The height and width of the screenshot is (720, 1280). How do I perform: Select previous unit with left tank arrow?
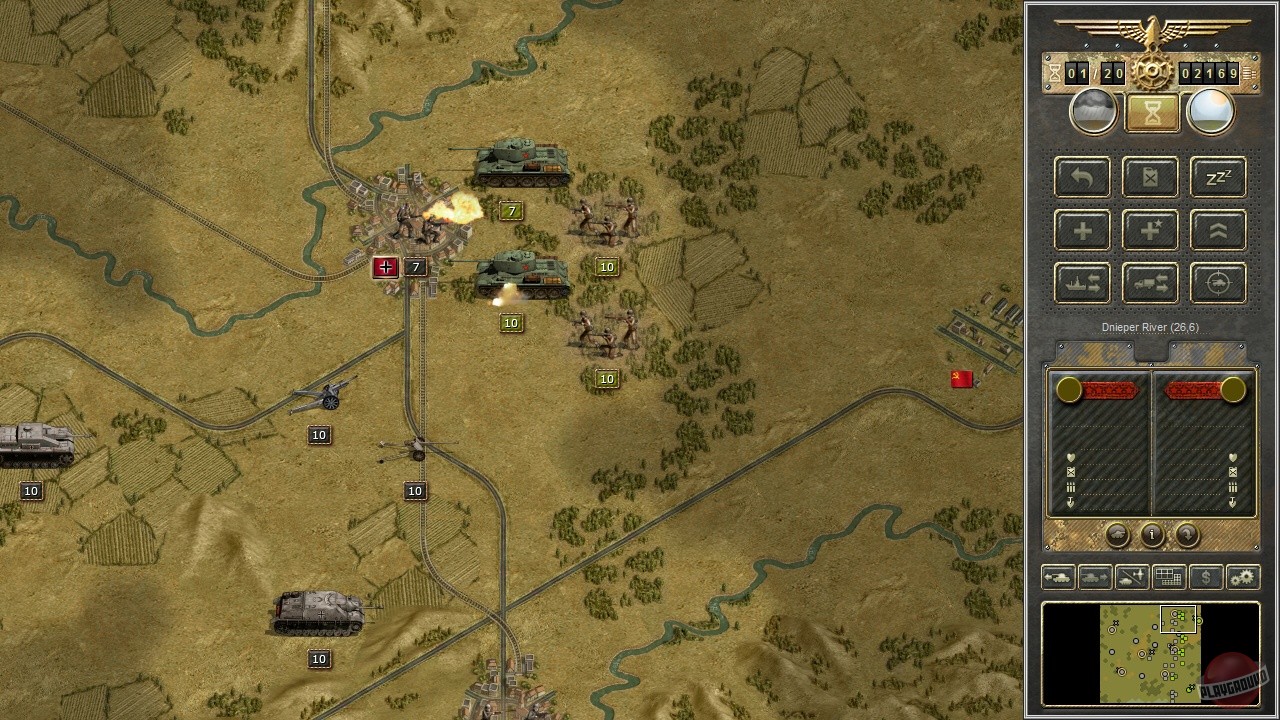pos(1059,577)
